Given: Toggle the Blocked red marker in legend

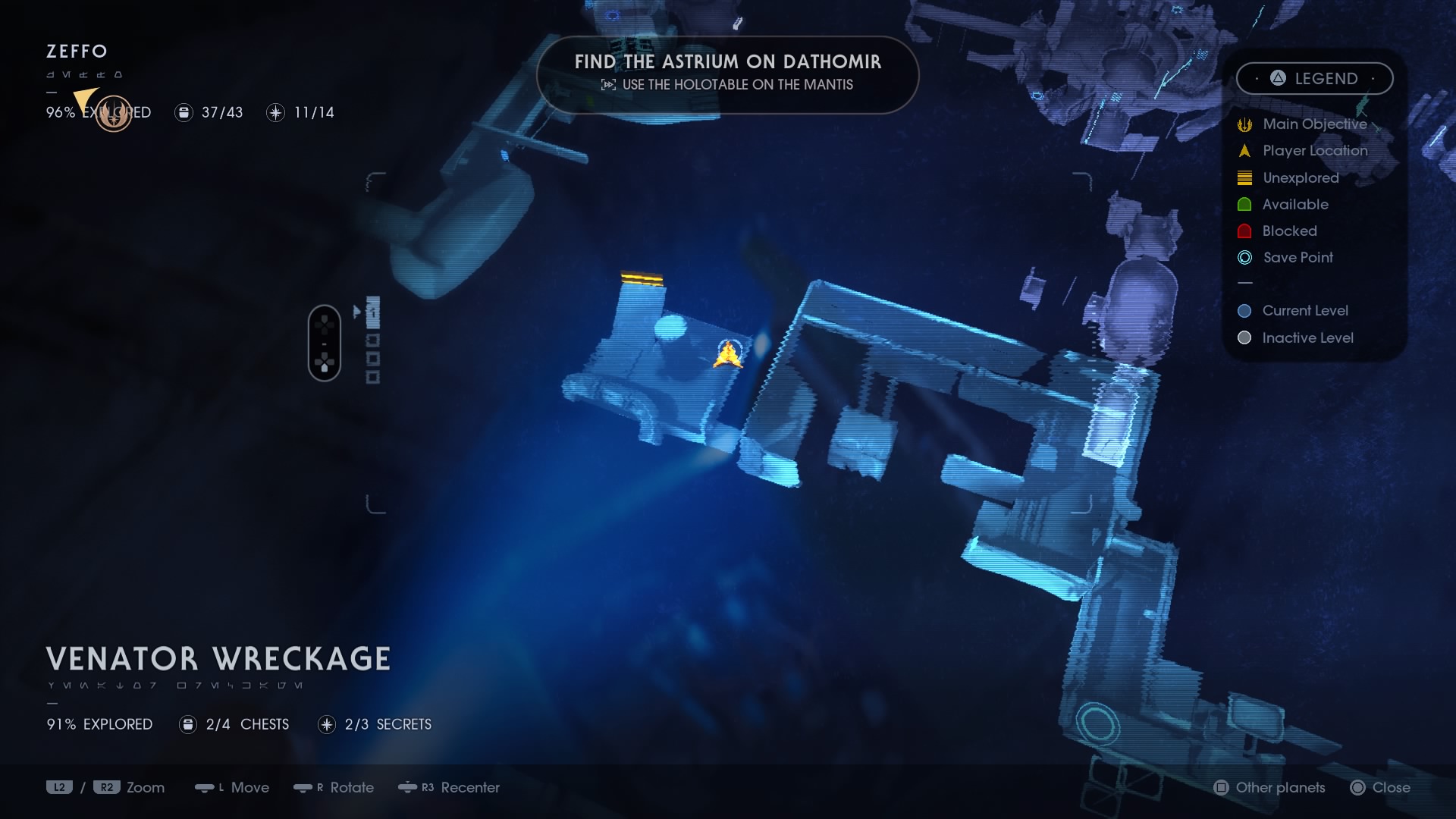Looking at the screenshot, I should (1244, 231).
